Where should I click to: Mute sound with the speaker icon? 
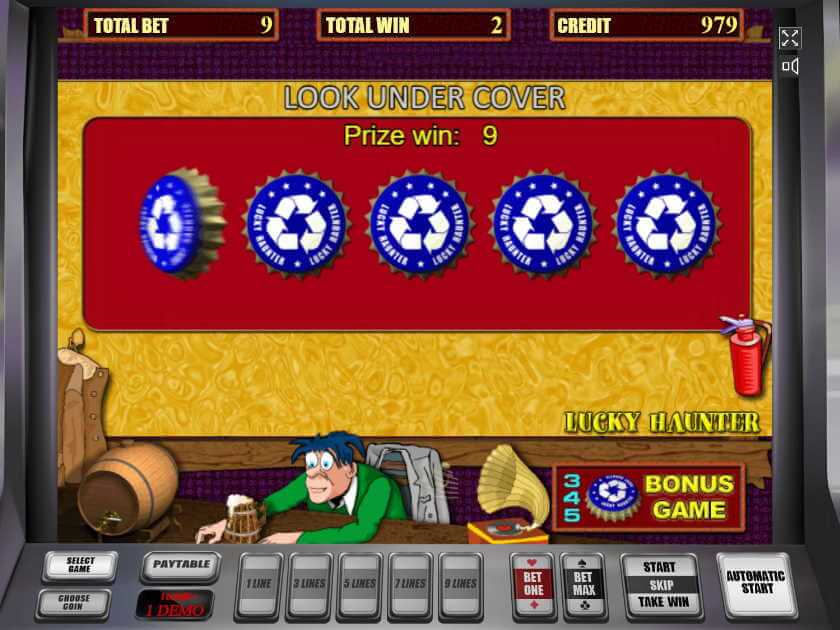[x=790, y=67]
